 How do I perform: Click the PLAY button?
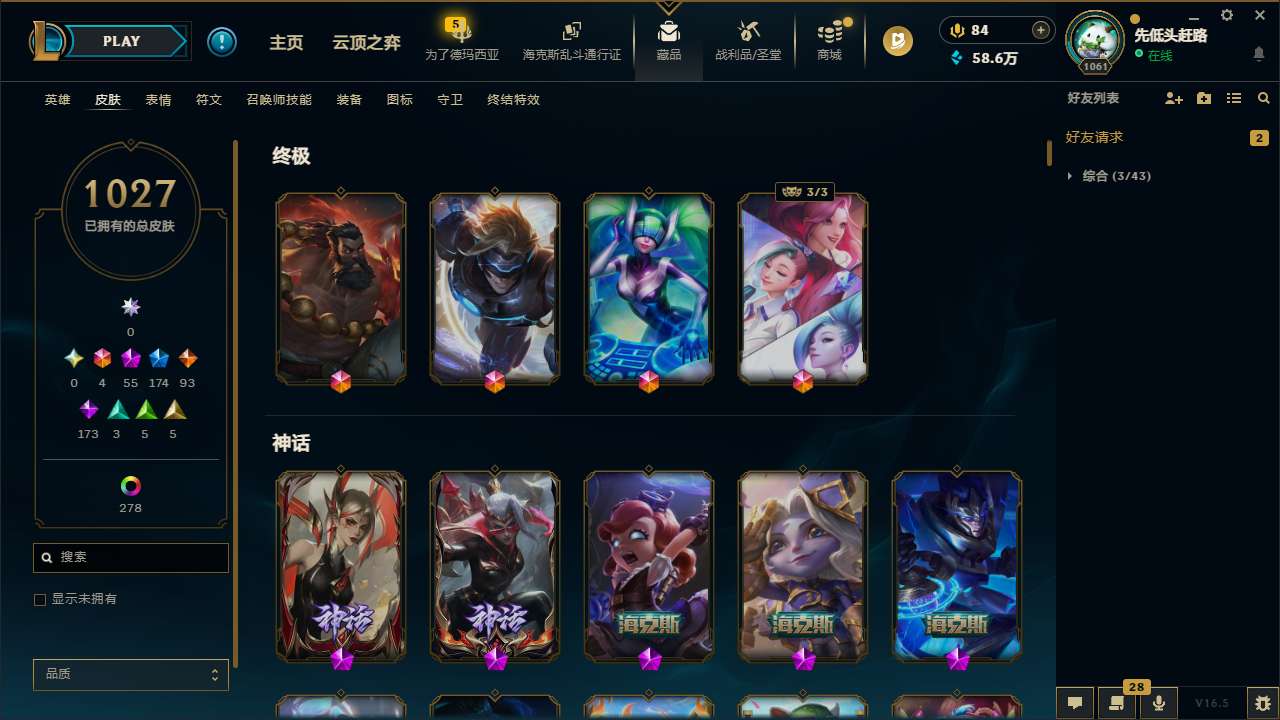coord(121,41)
